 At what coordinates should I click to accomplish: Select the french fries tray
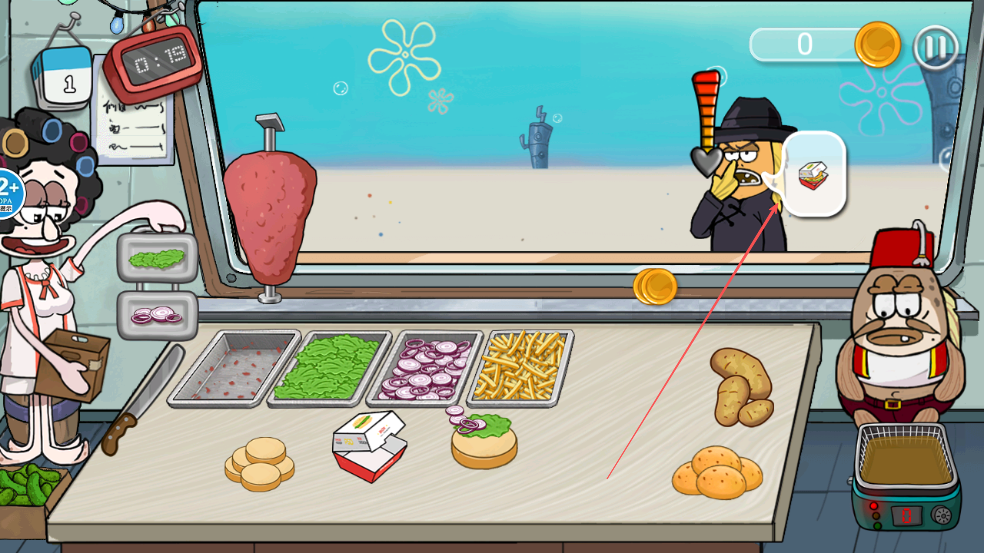520,365
